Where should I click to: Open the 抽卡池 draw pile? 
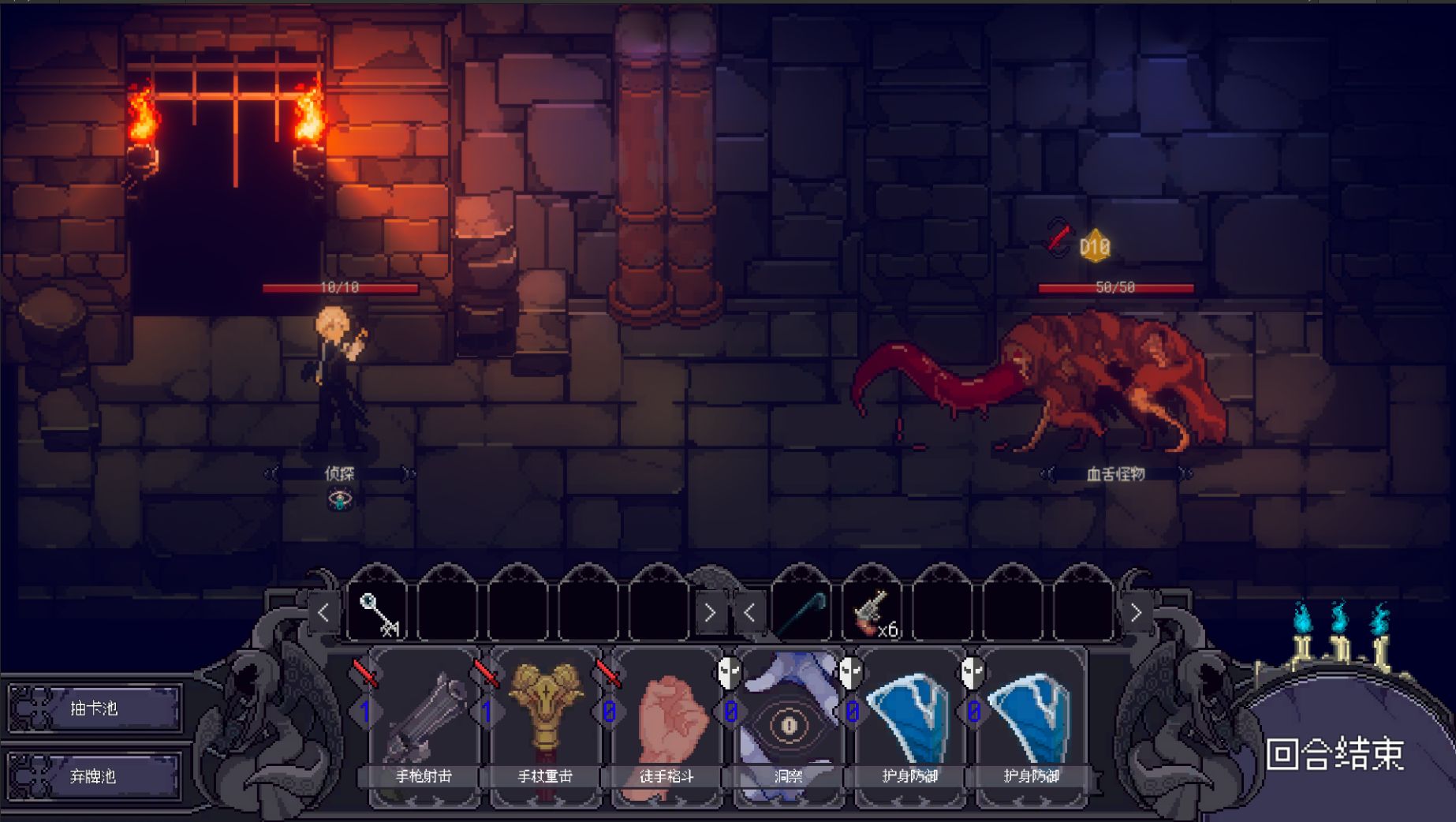click(95, 708)
